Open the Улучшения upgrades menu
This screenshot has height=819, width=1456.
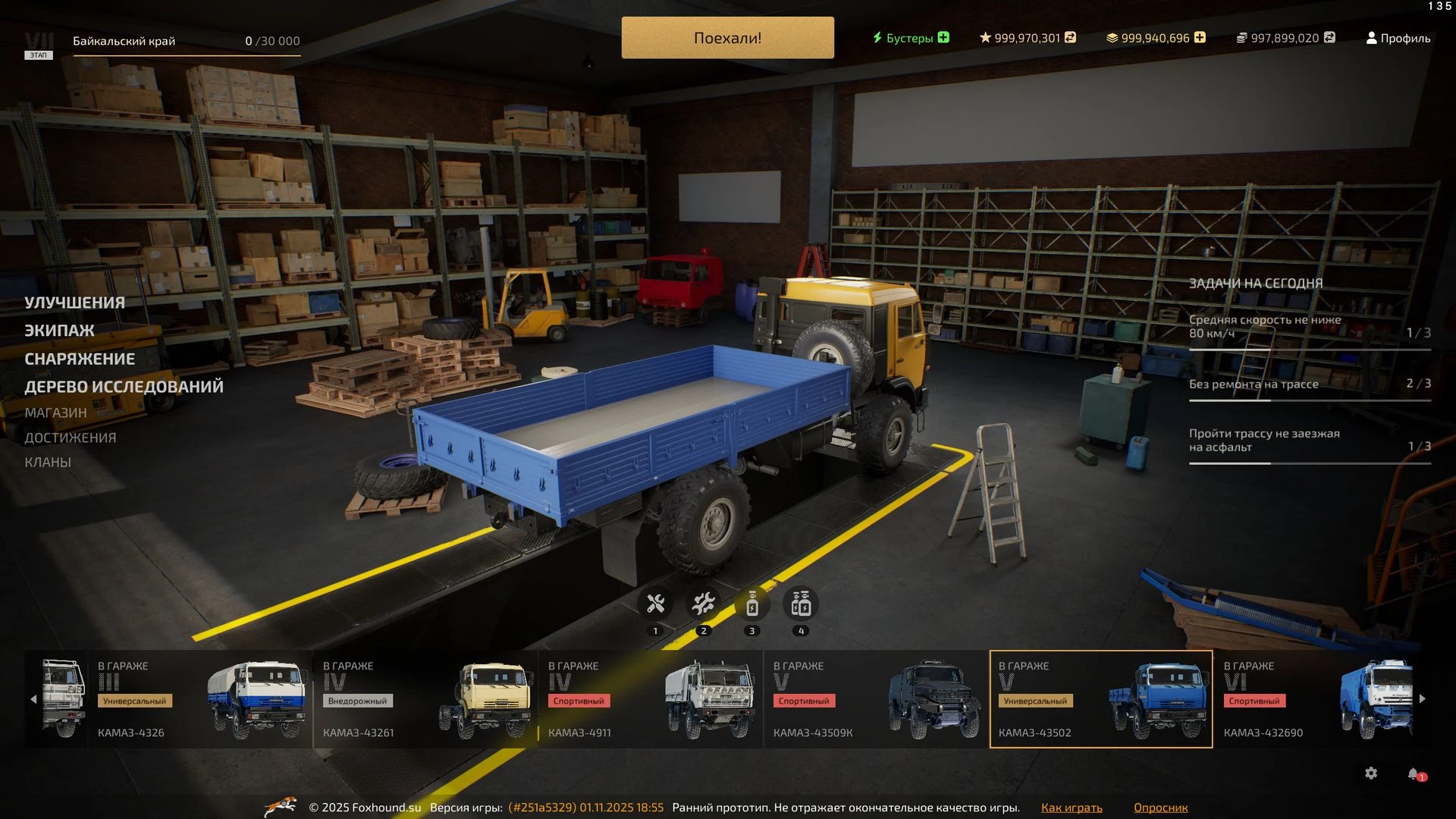pos(74,303)
